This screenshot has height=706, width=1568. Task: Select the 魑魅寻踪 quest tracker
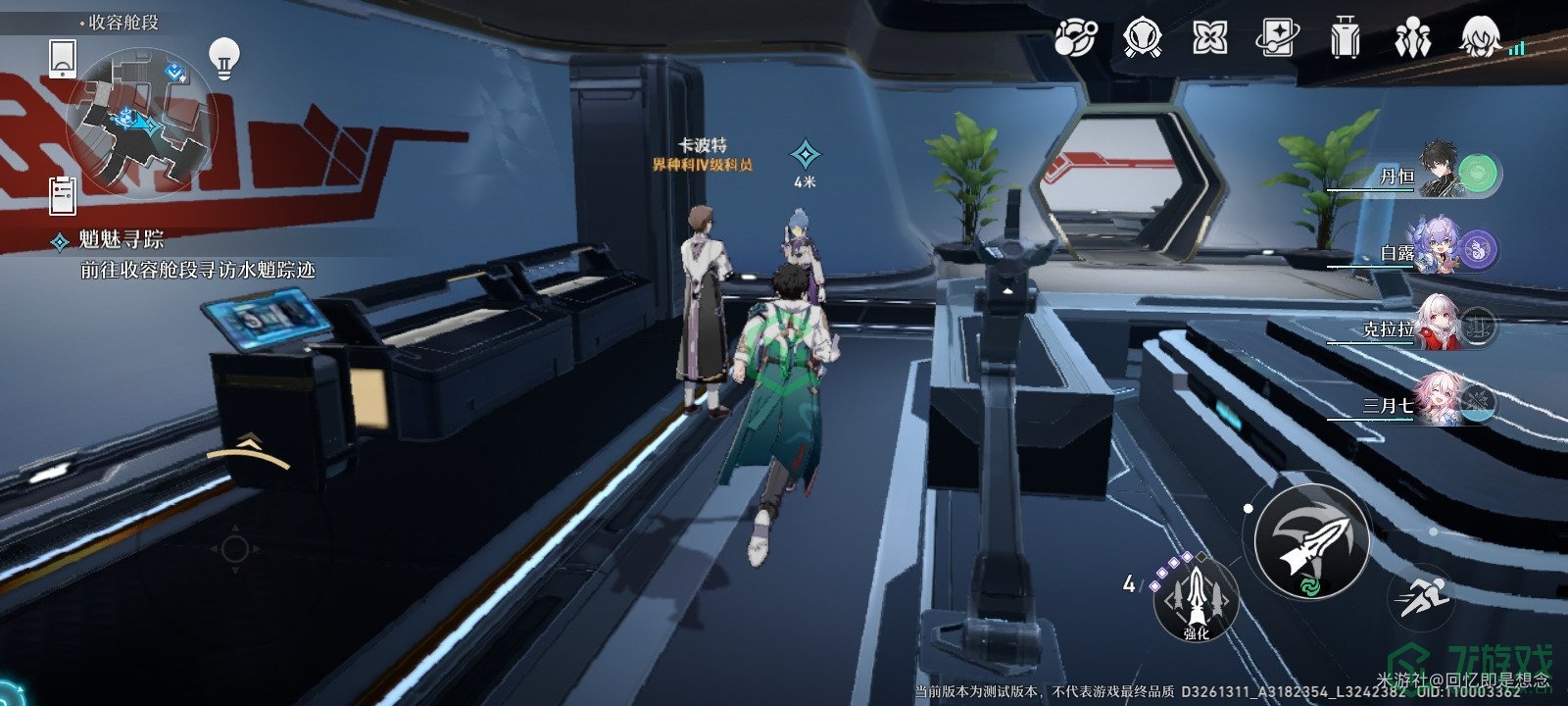(122, 240)
